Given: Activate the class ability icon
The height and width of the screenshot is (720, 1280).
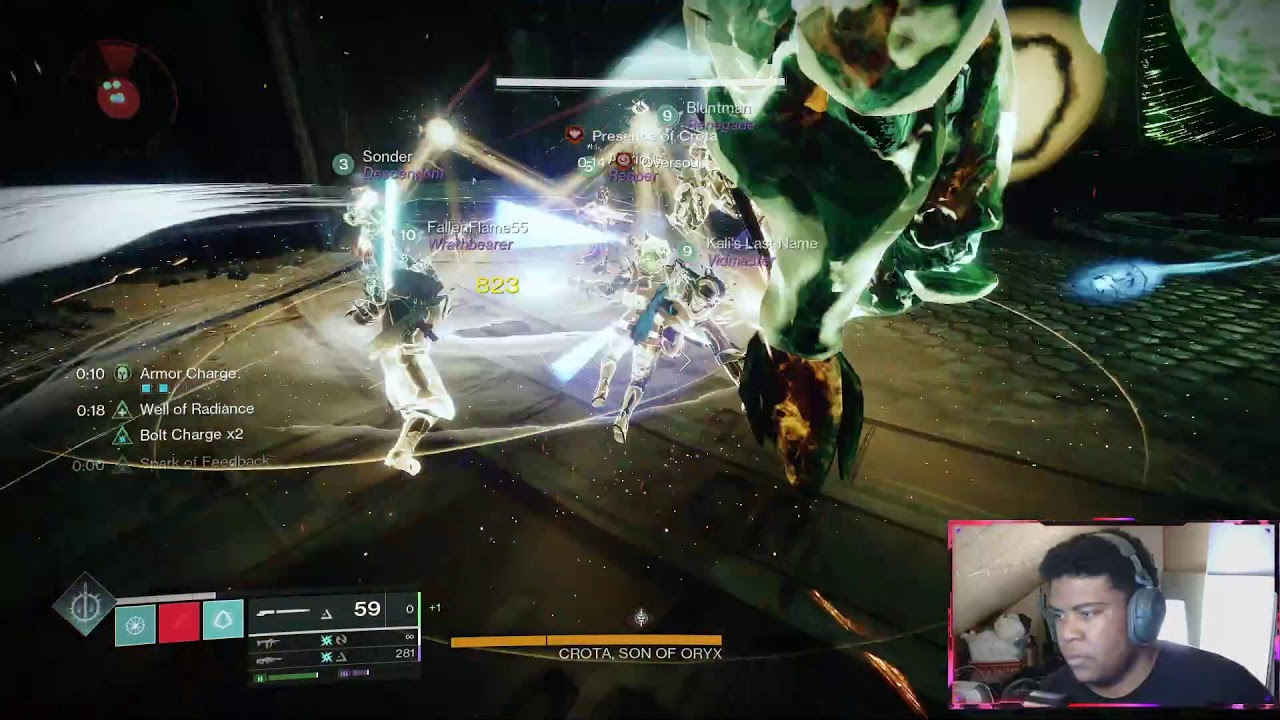Looking at the screenshot, I should tap(223, 621).
